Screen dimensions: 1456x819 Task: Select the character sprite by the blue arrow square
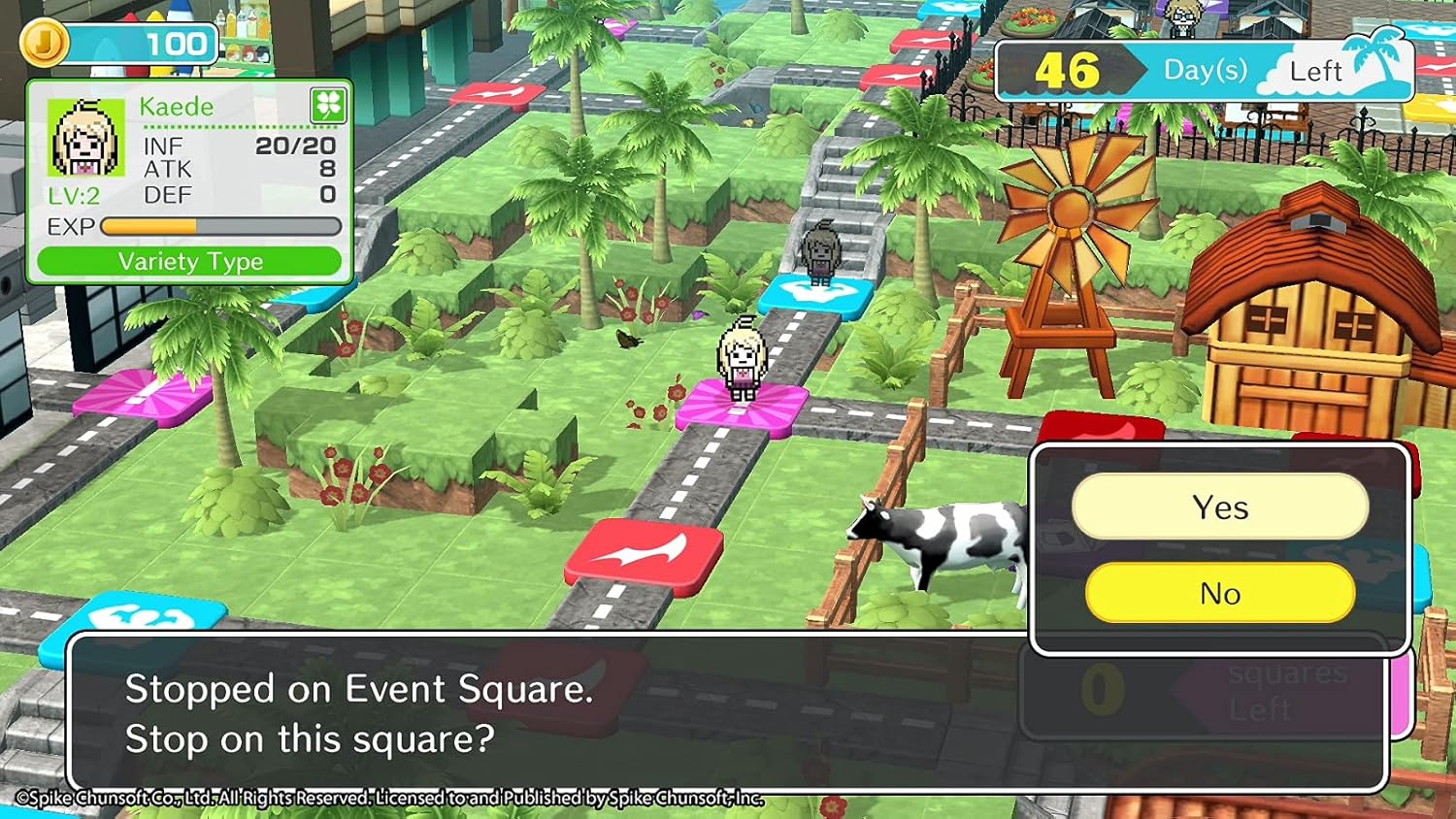(x=820, y=254)
